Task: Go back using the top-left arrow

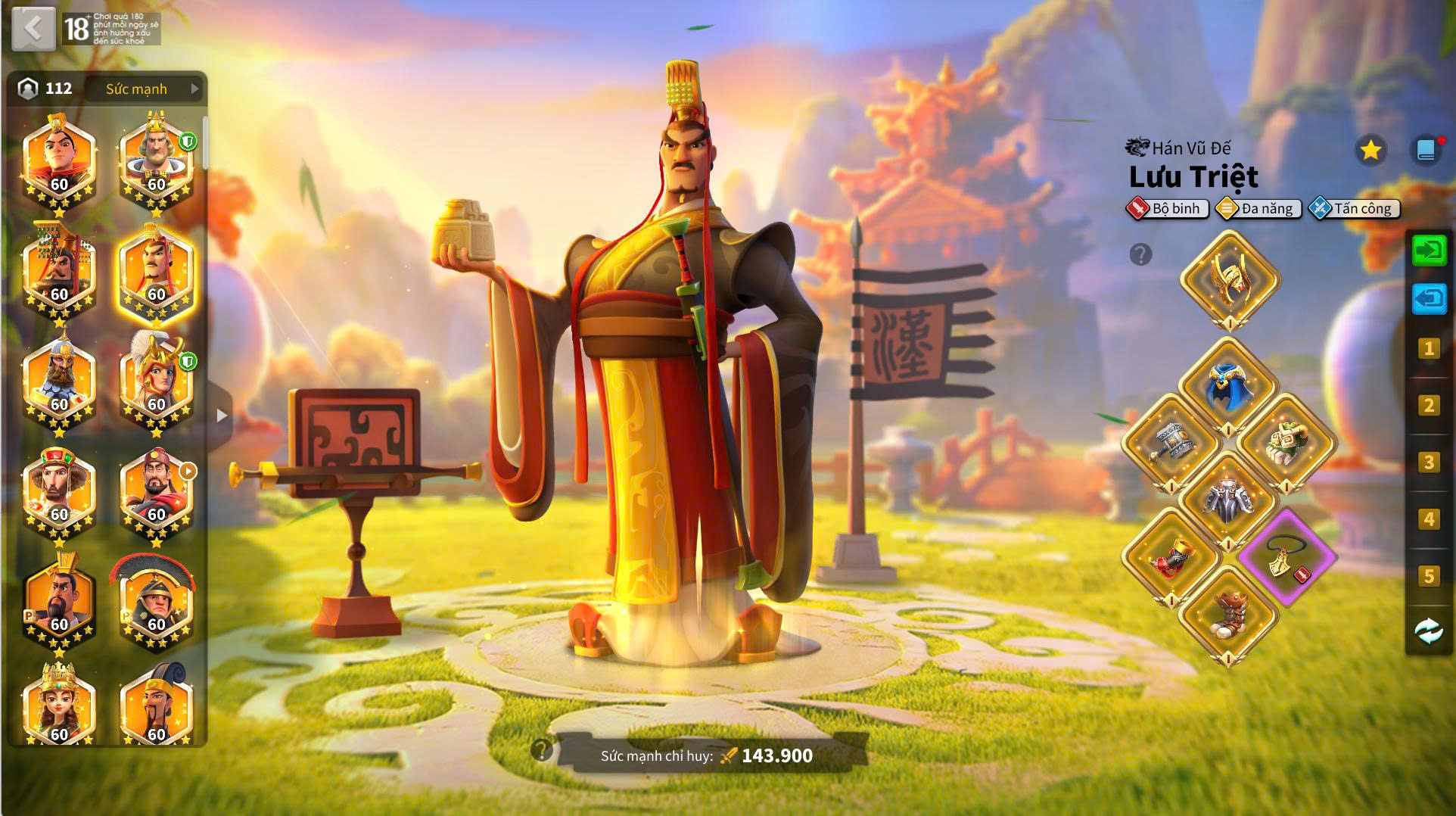Action: click(33, 29)
